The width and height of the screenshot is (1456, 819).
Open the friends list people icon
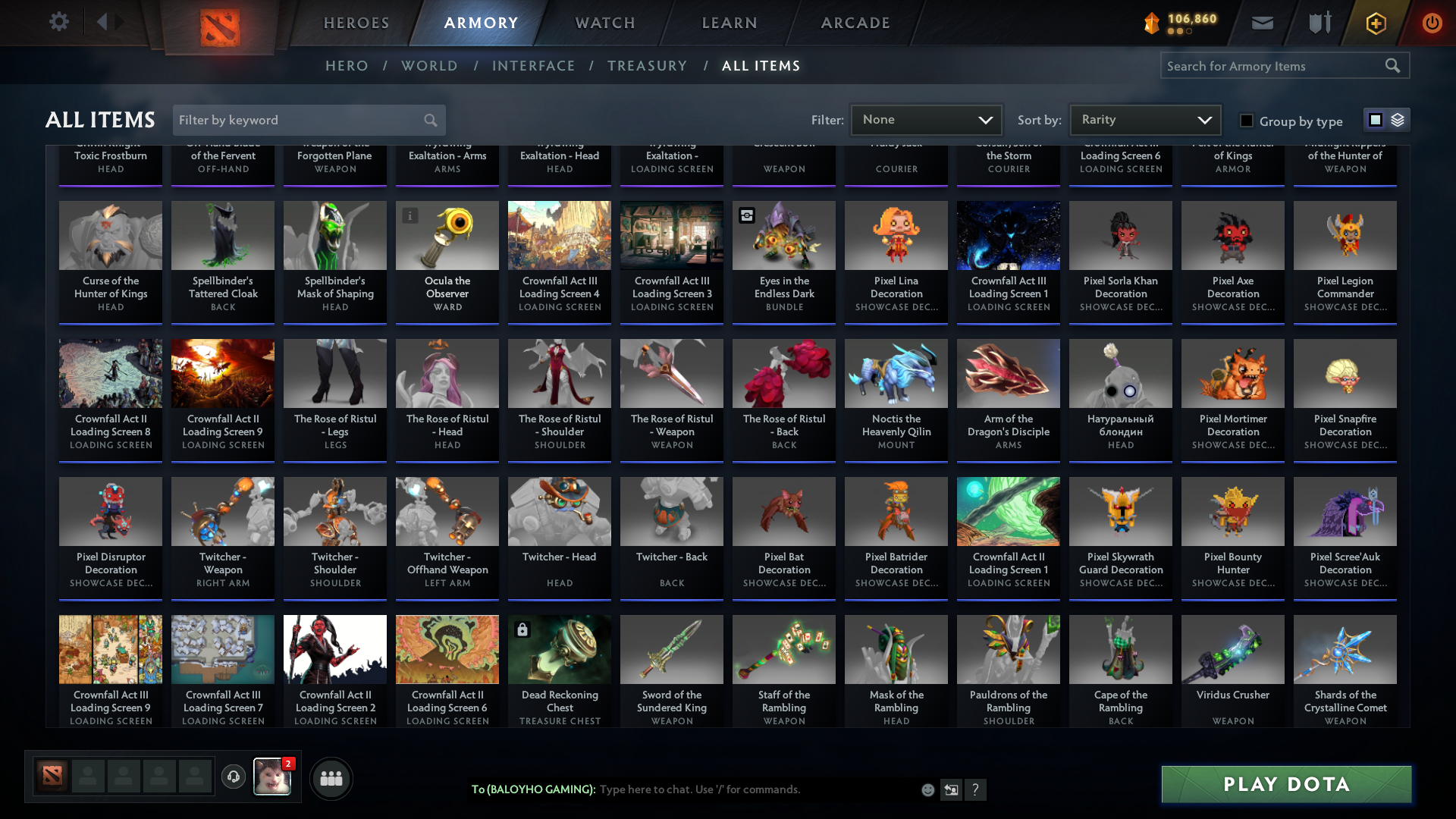tap(331, 778)
